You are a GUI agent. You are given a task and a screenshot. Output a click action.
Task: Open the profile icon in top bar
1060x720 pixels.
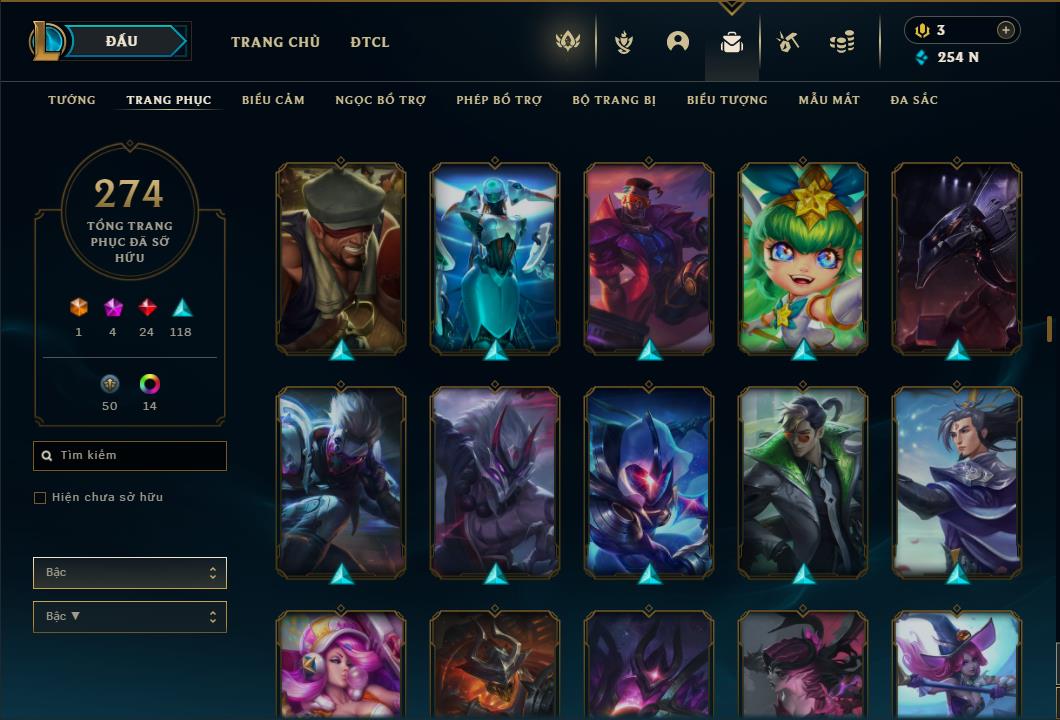pos(678,42)
